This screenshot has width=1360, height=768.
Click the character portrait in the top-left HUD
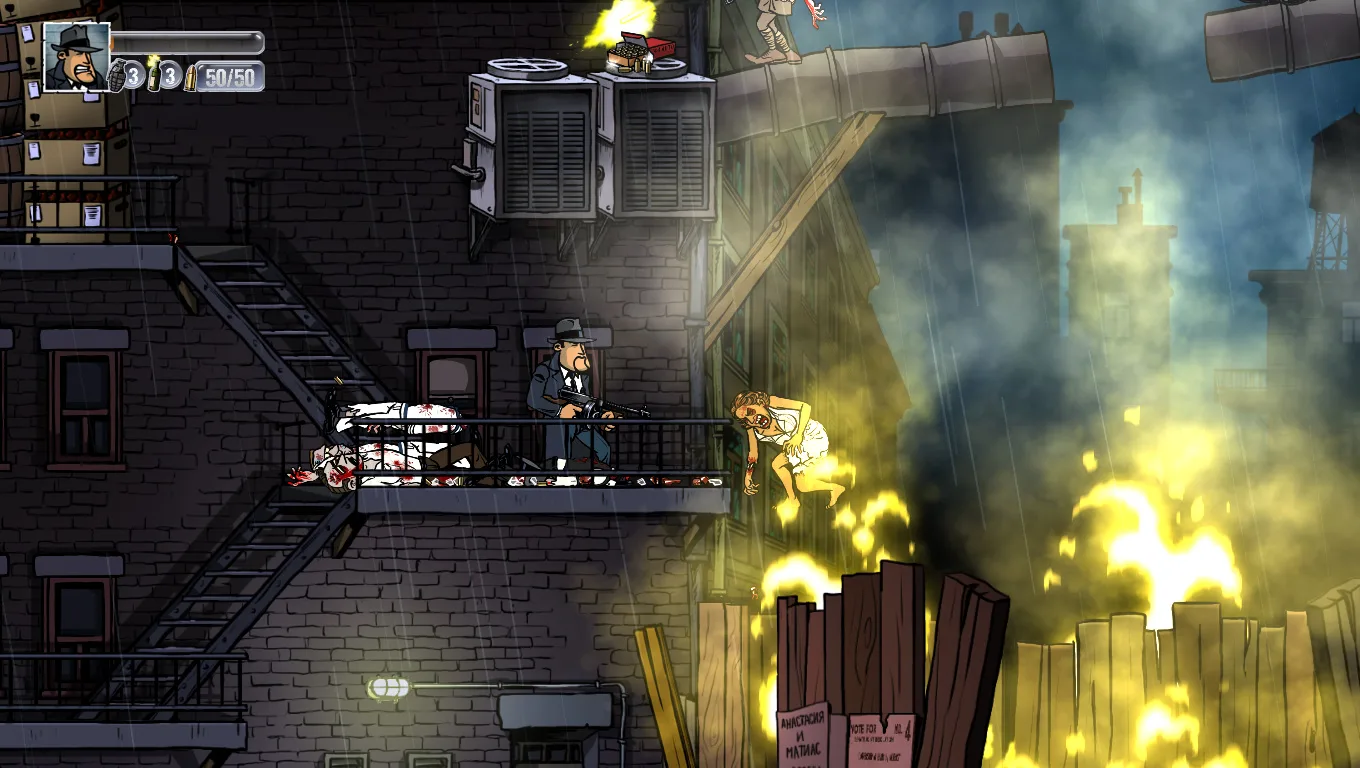coord(77,58)
